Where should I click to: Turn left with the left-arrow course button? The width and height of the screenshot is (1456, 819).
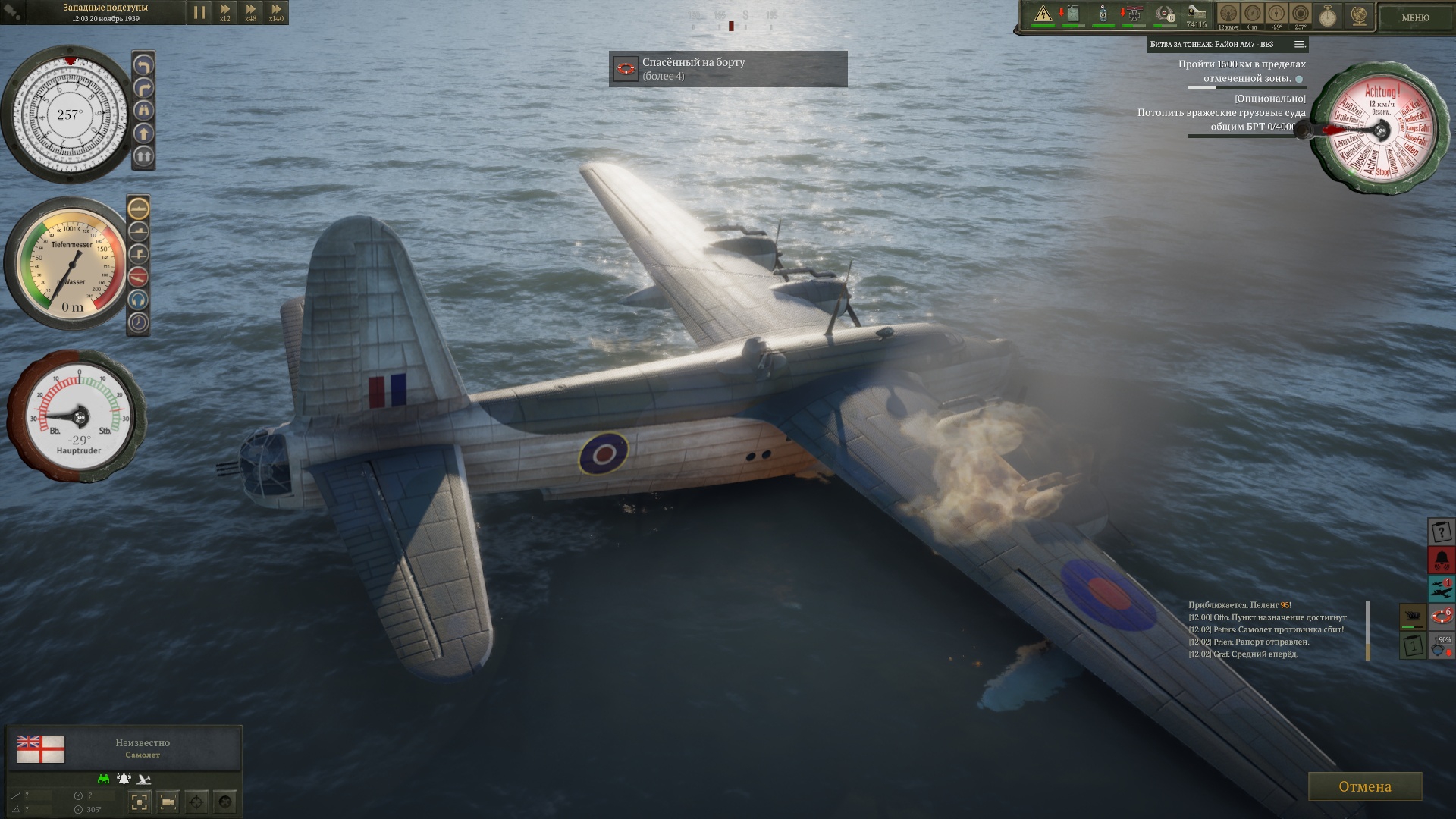coord(143,66)
